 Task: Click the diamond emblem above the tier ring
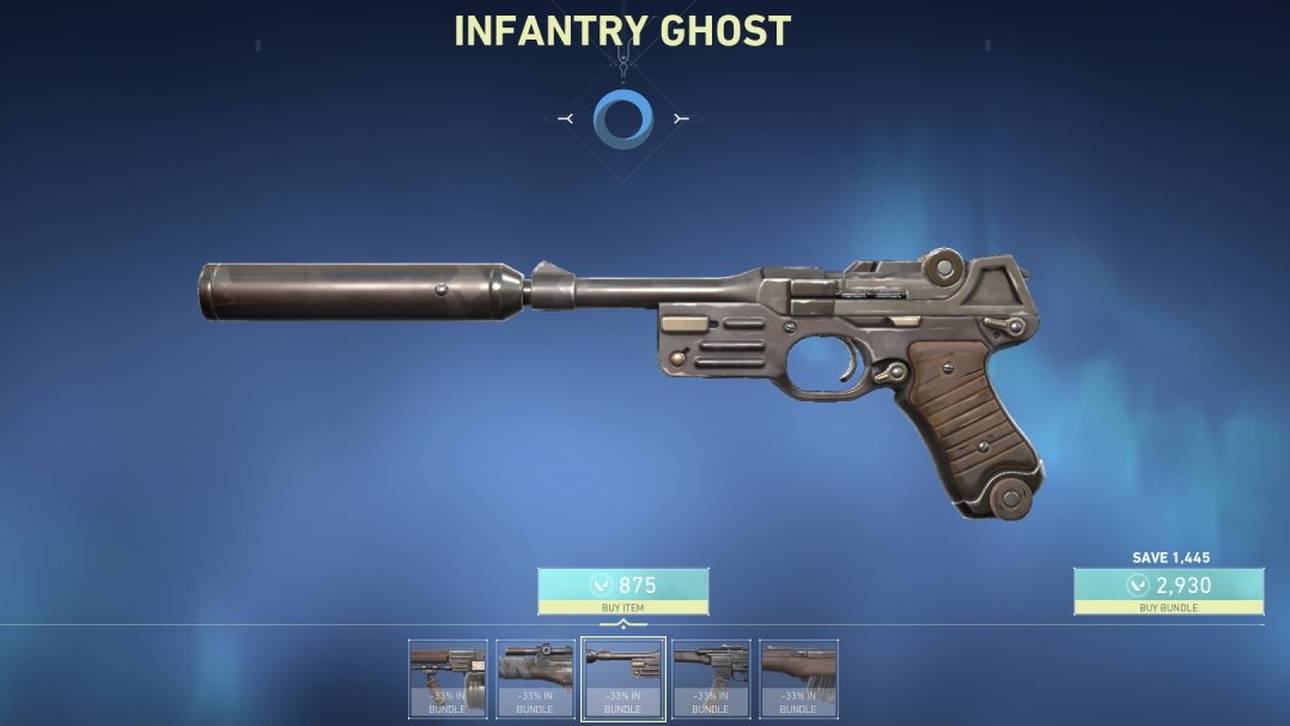[x=622, y=62]
